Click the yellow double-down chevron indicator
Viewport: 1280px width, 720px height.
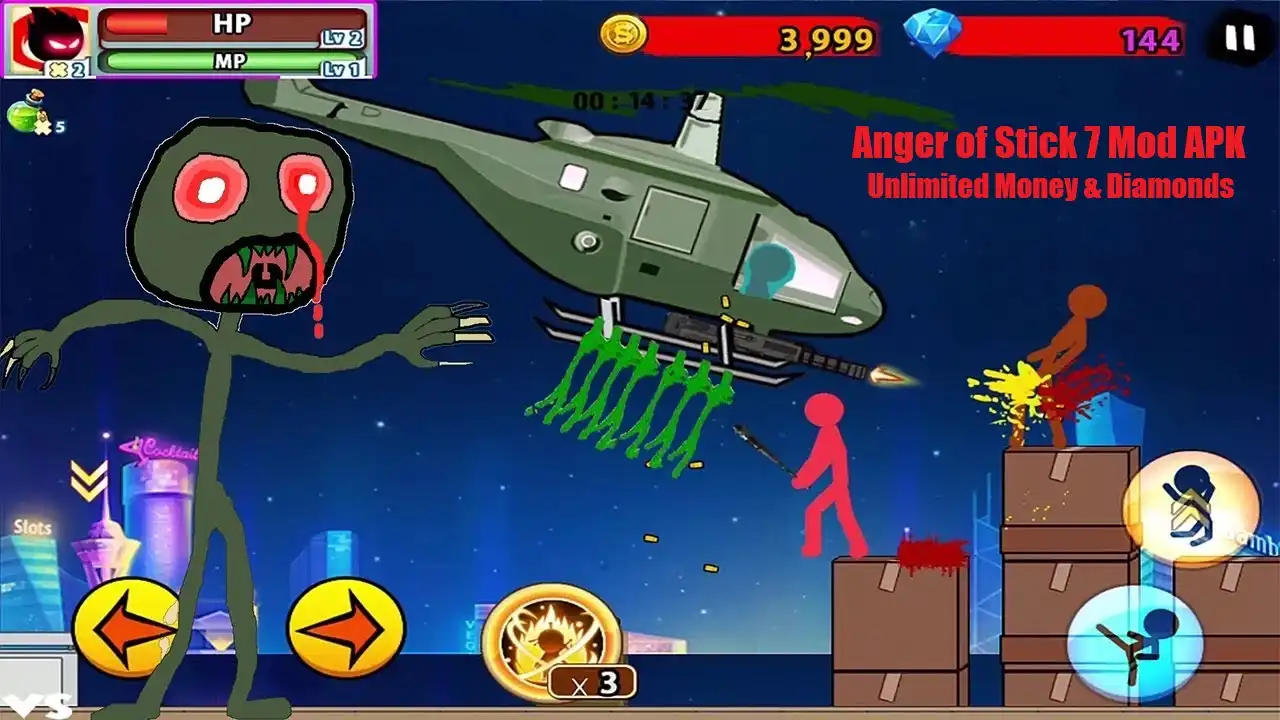[89, 479]
